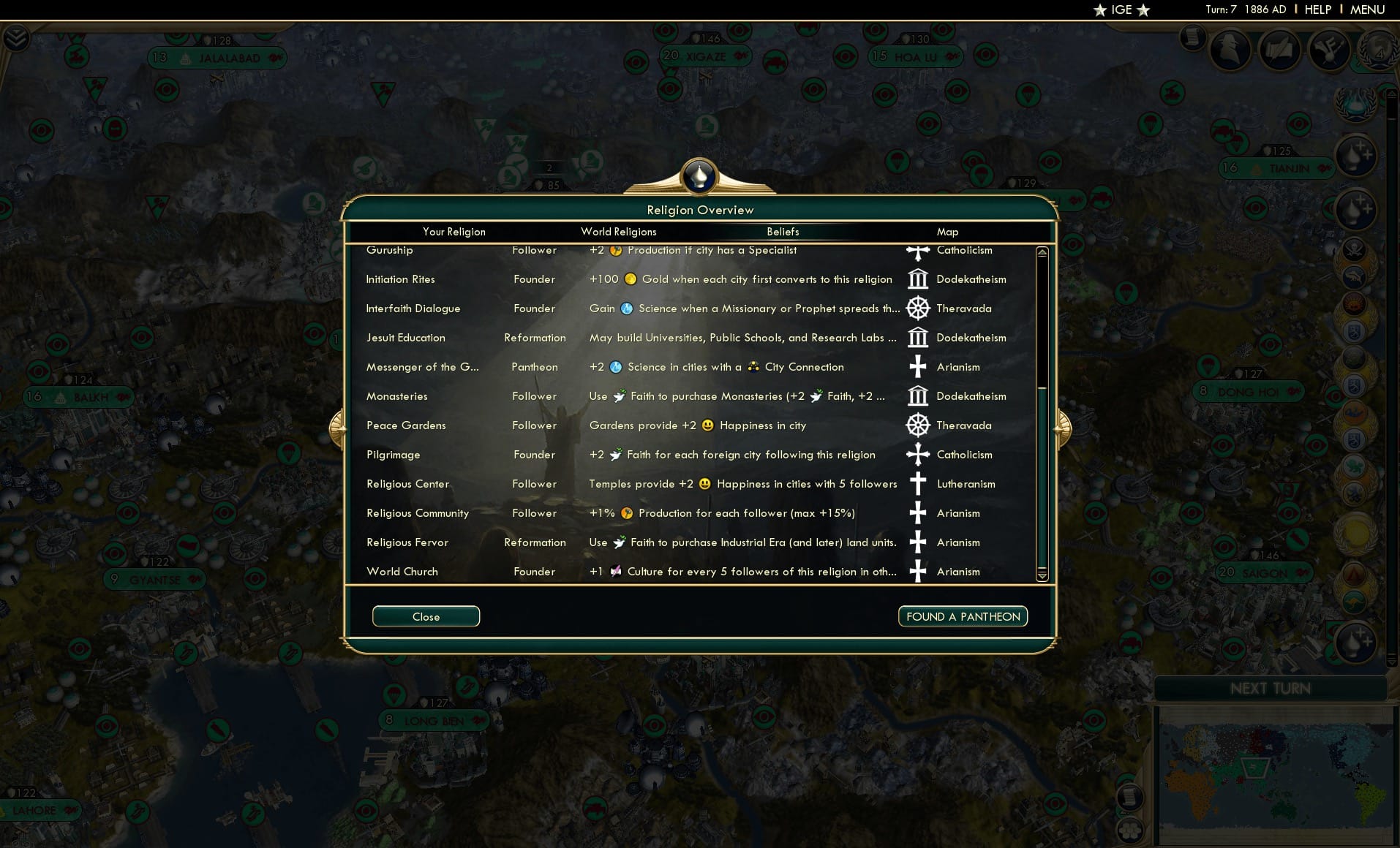Select the Theravada dharma wheel icon near Interfaith Dialogue
This screenshot has width=1400, height=848.
918,308
